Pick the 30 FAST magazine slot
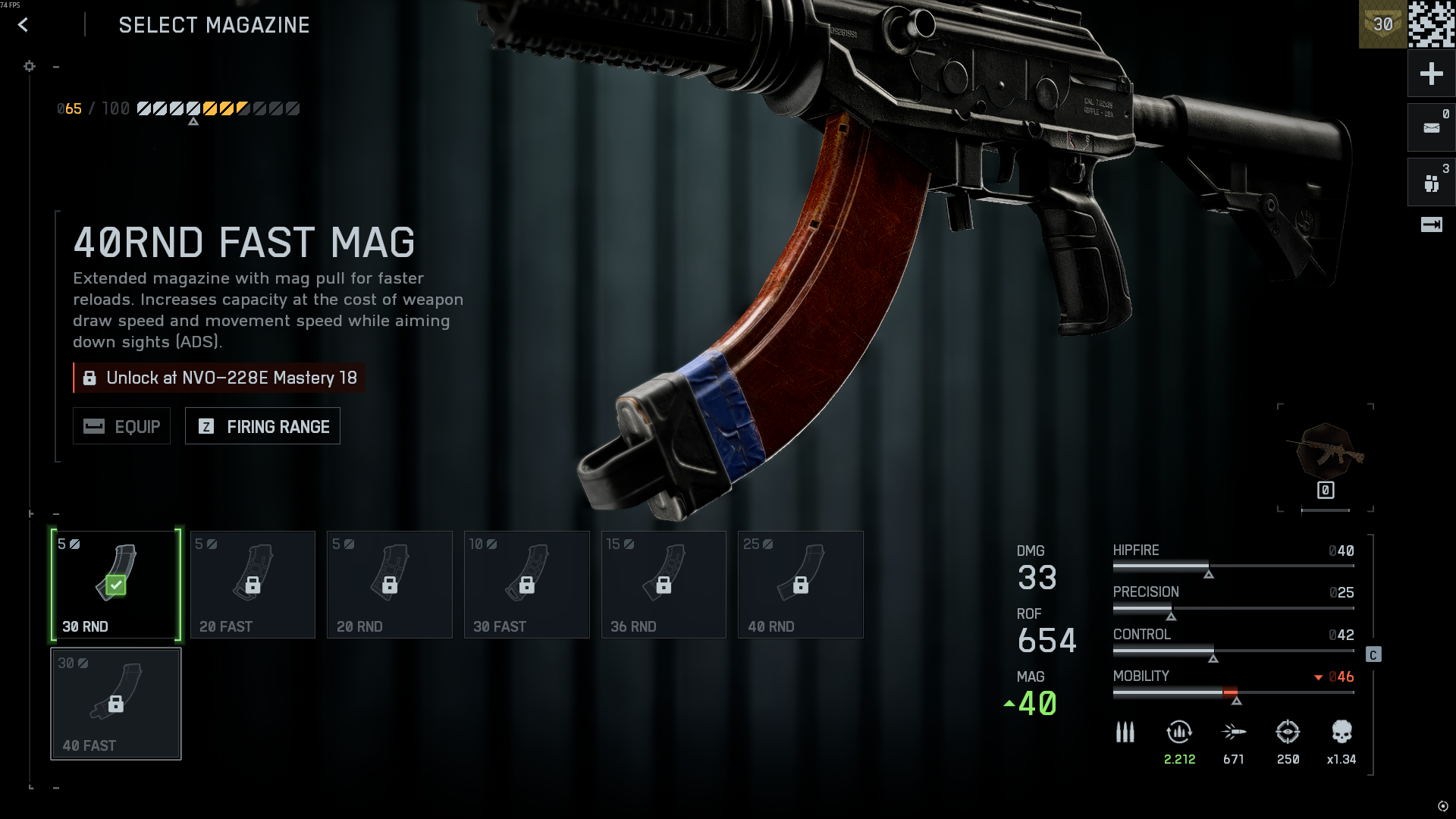 click(x=527, y=585)
